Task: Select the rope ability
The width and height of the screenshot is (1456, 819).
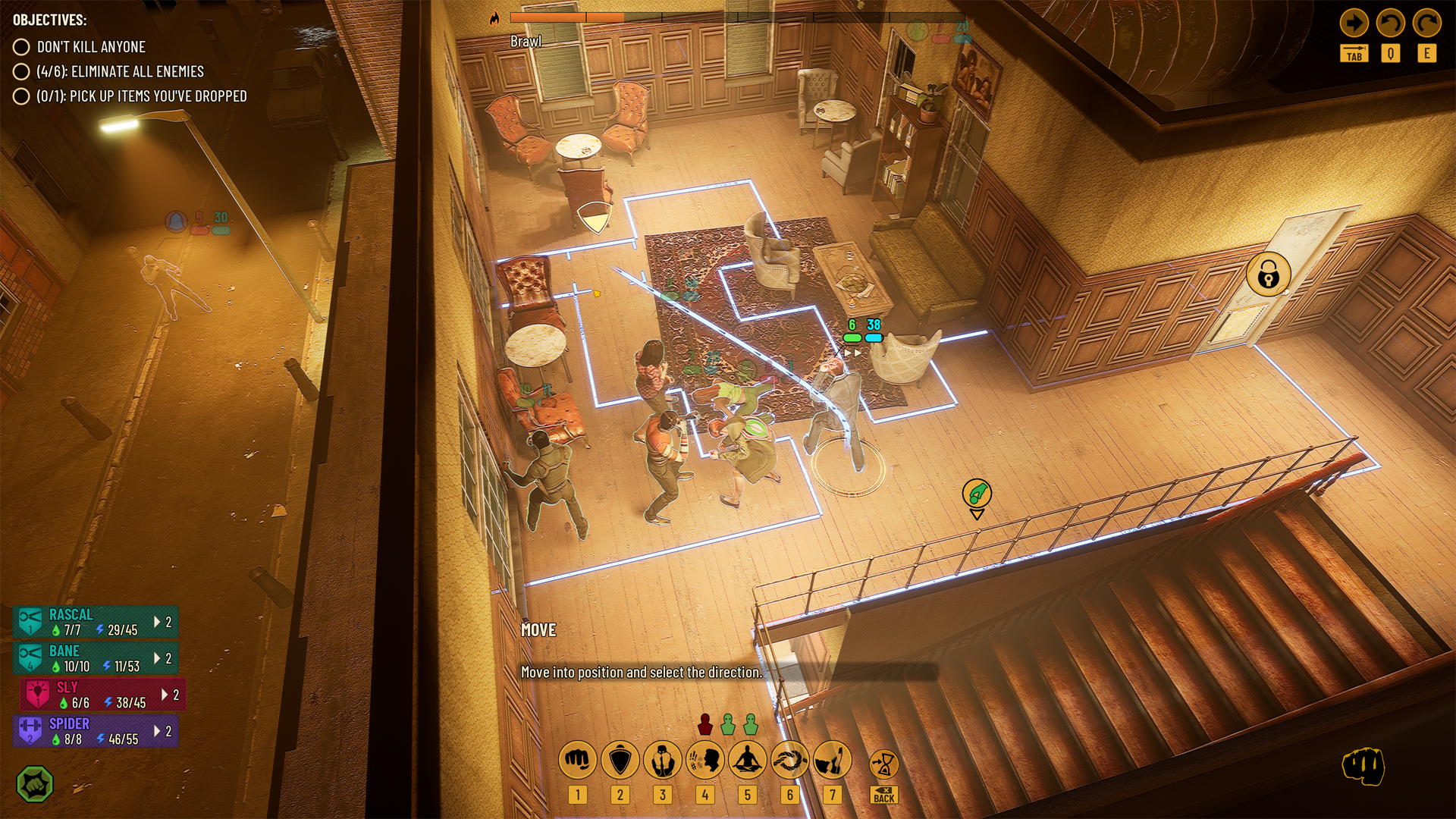Action: (x=789, y=760)
